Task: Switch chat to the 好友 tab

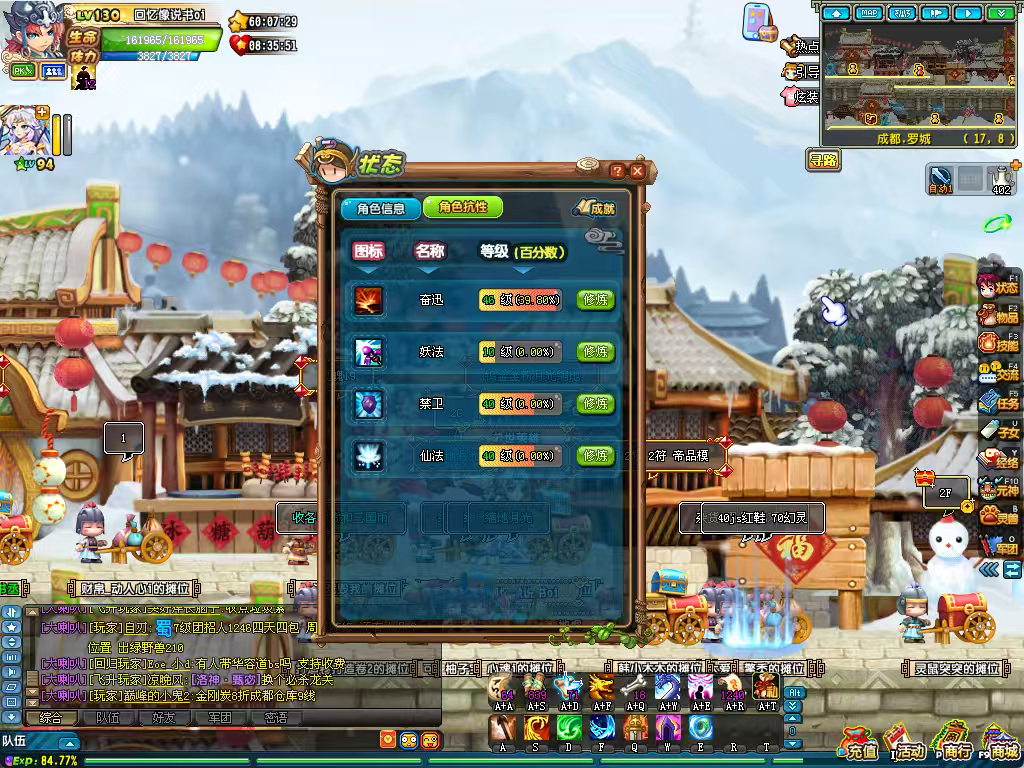Action: 163,717
